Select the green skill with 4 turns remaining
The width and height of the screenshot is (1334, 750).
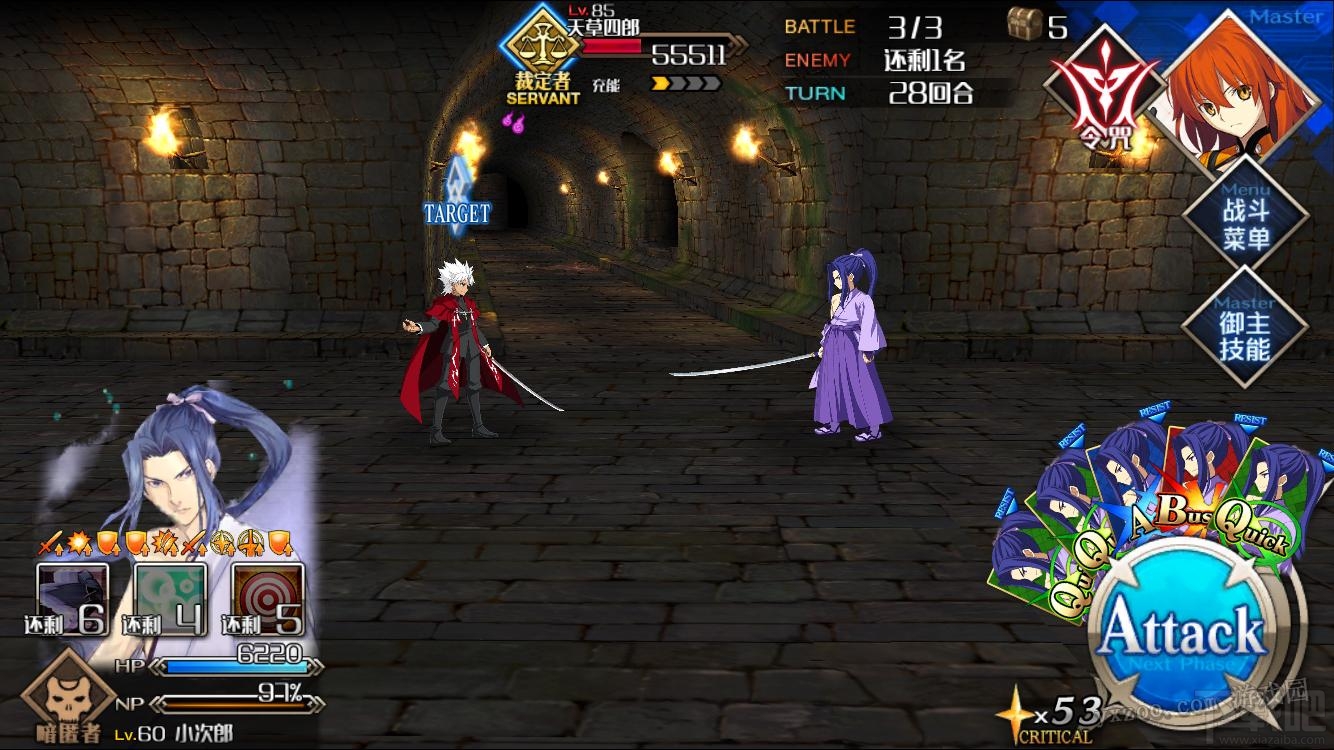(x=170, y=598)
